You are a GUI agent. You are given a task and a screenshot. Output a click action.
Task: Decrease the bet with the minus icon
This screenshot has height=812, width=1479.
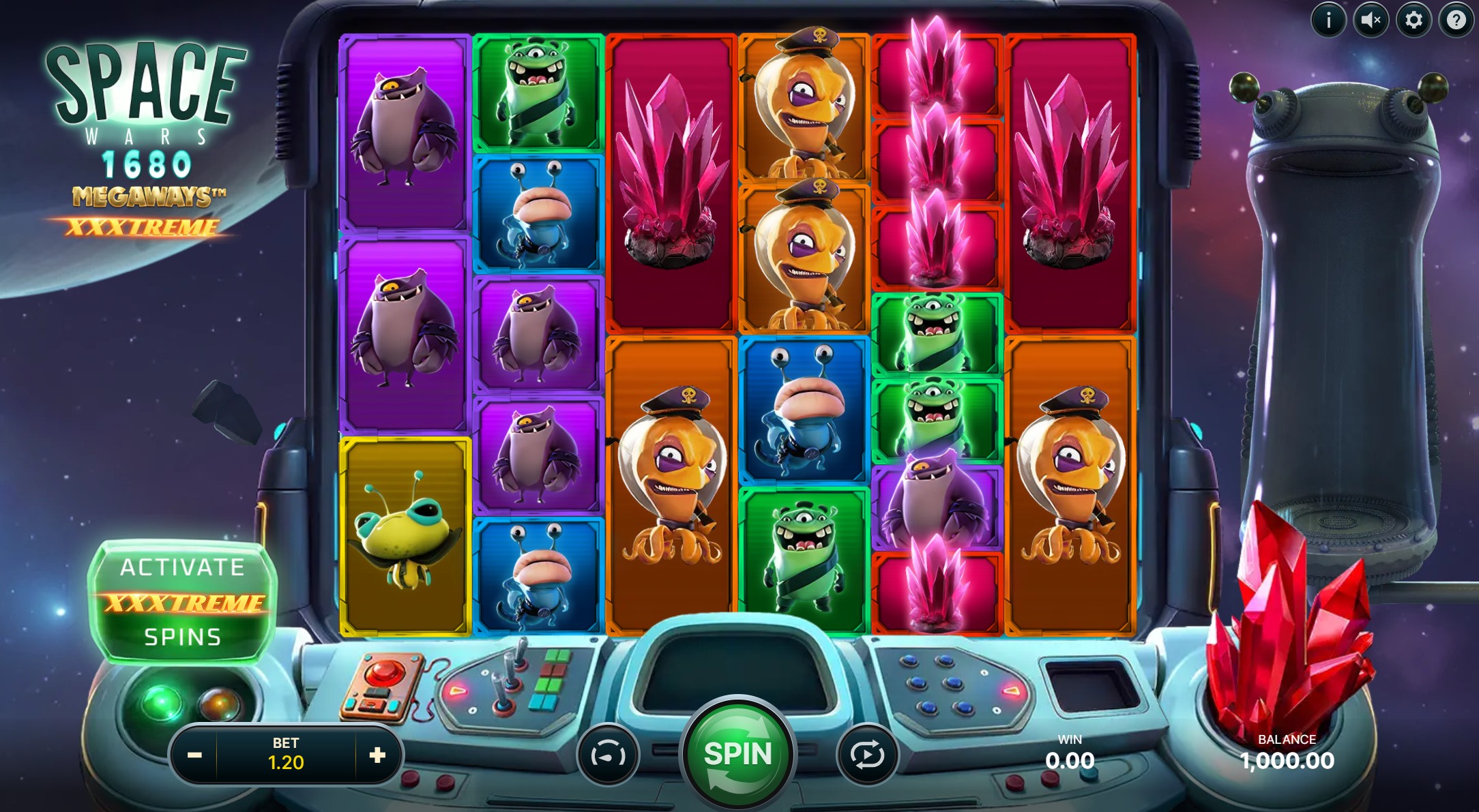click(x=193, y=755)
